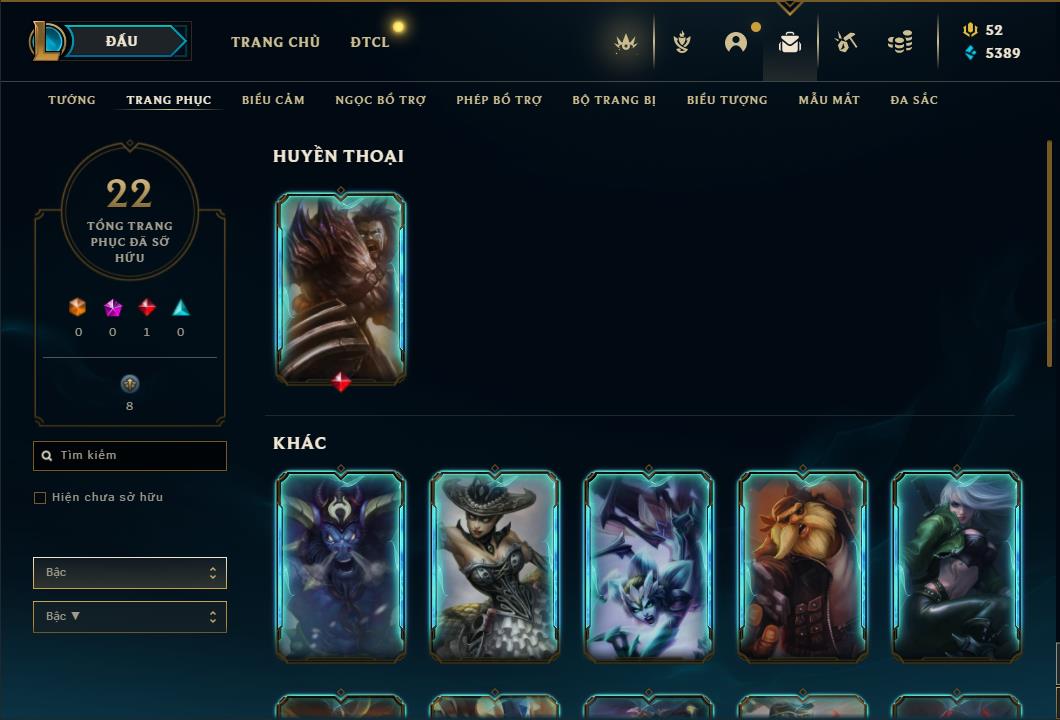Viewport: 1060px width, 720px height.
Task: Select the MẪU MẮT tab
Action: pos(829,100)
